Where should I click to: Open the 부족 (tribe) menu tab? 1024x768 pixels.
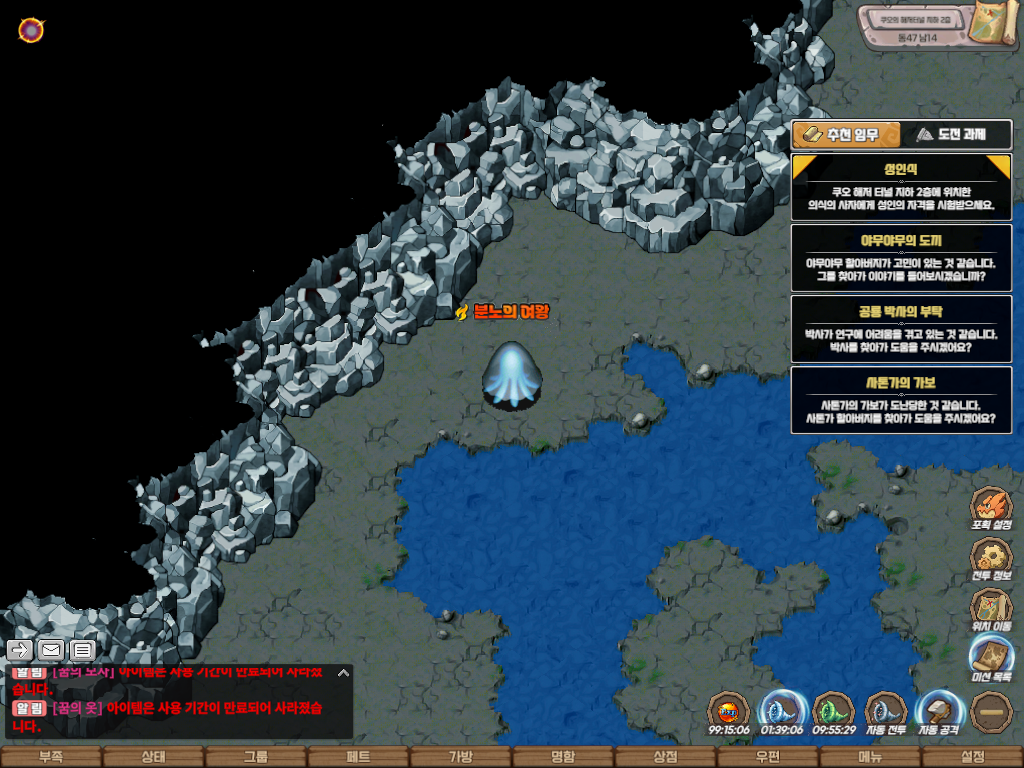click(51, 757)
